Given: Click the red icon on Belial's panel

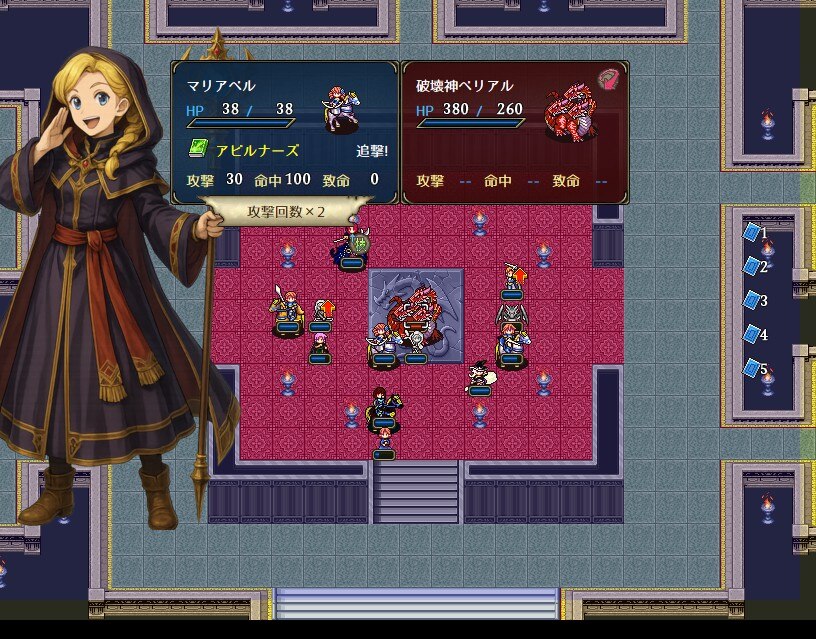Looking at the screenshot, I should 608,79.
